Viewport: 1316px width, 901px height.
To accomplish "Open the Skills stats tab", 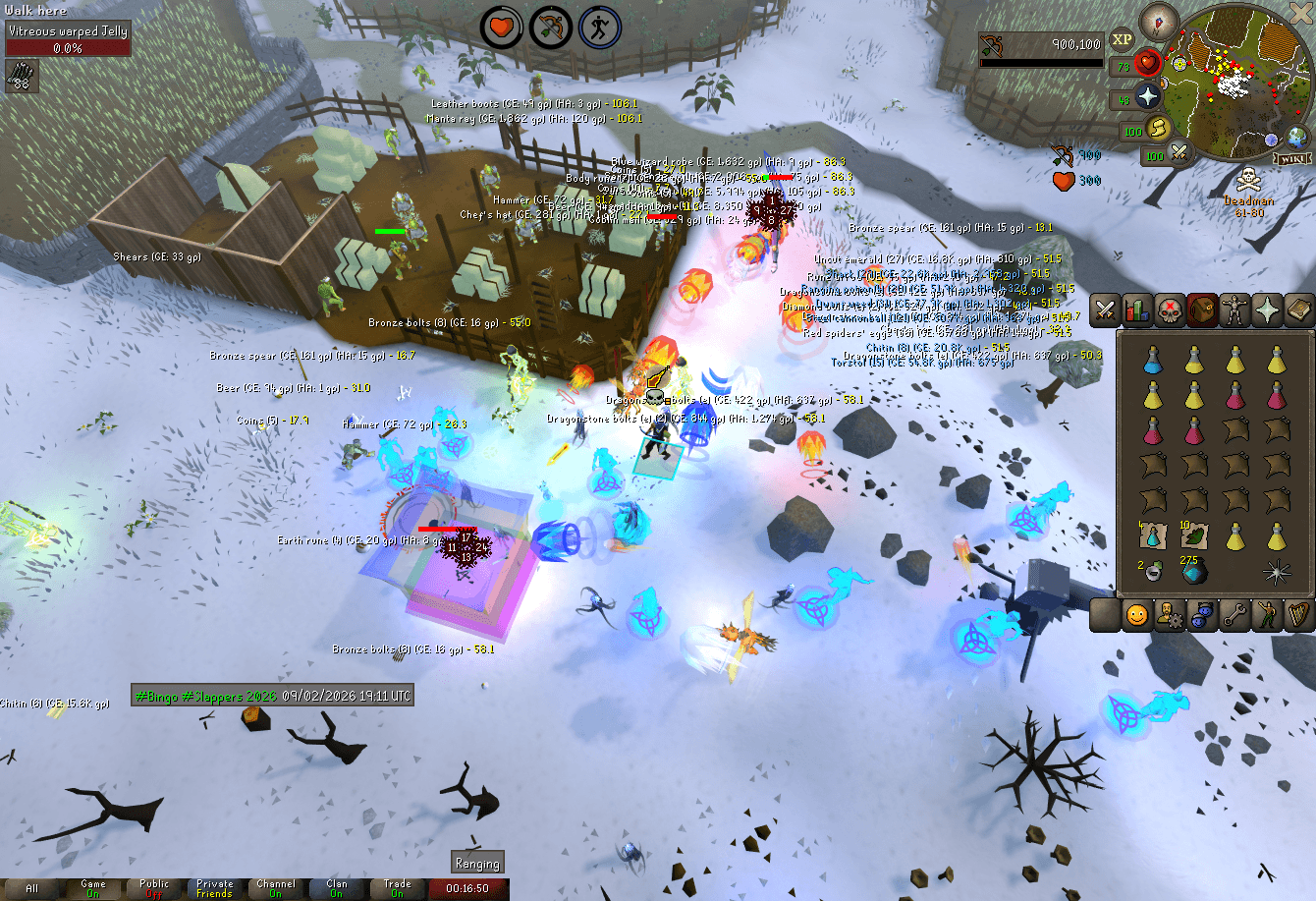I will click(1136, 311).
